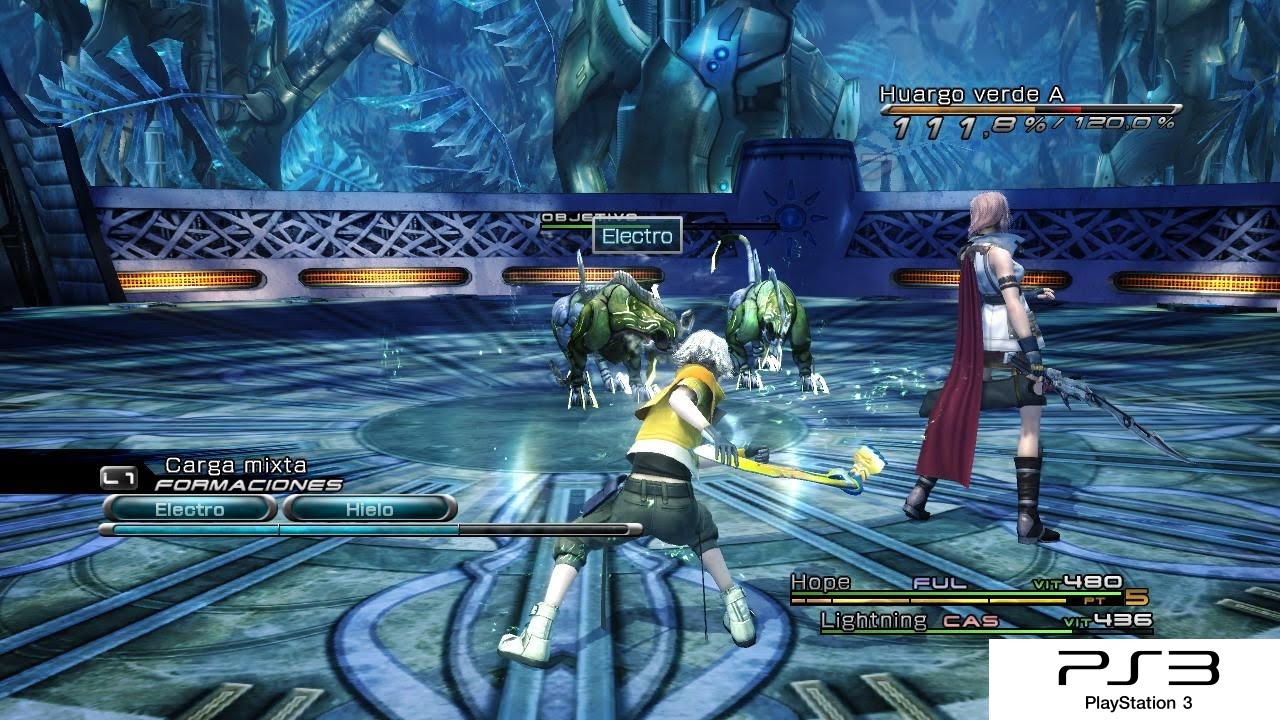Image resolution: width=1280 pixels, height=720 pixels.
Task: Select the Hielo command slot
Action: pyautogui.click(x=370, y=509)
